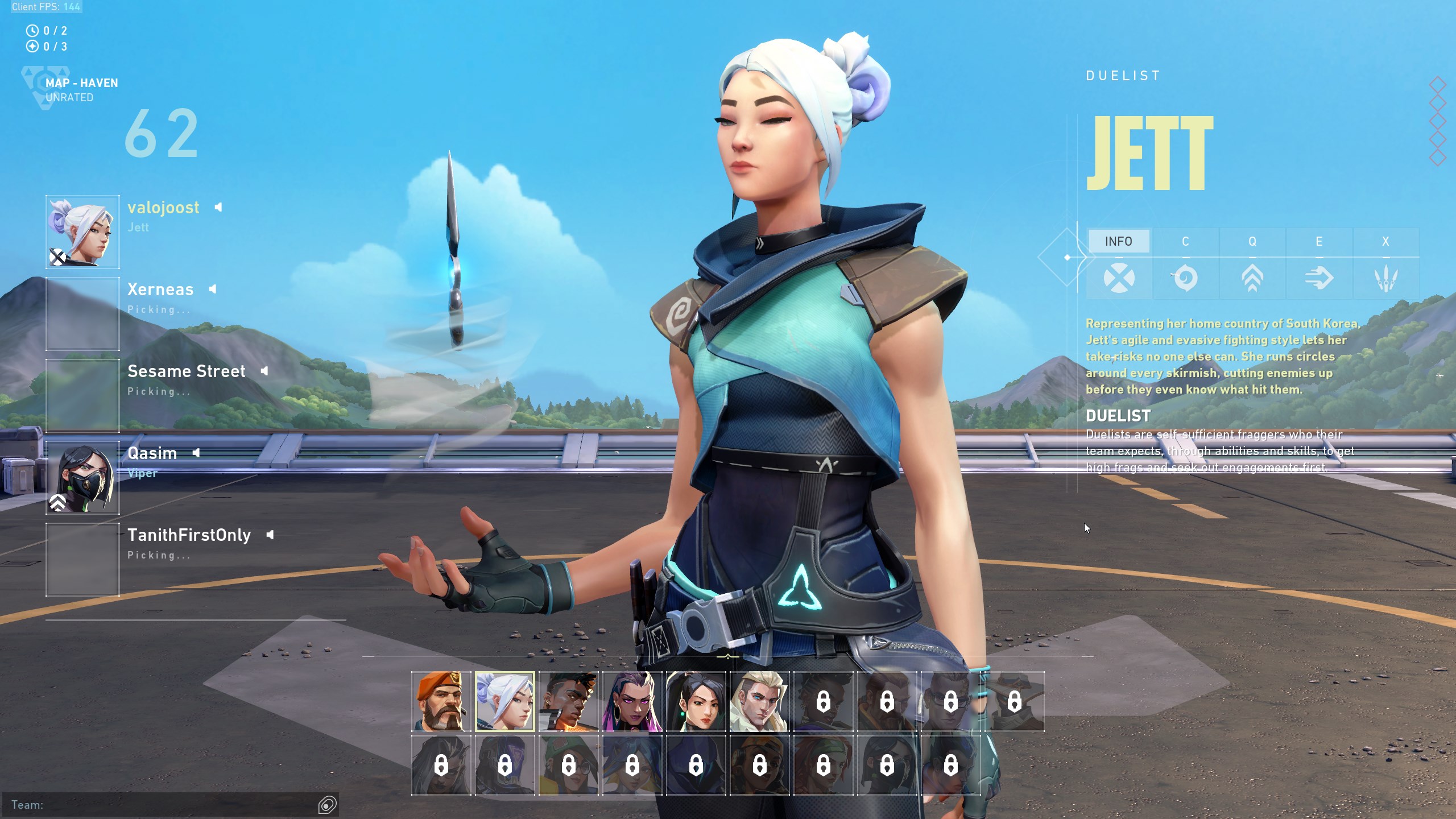The image size is (1456, 819).
Task: View the E ability tab
Action: 1319,242
